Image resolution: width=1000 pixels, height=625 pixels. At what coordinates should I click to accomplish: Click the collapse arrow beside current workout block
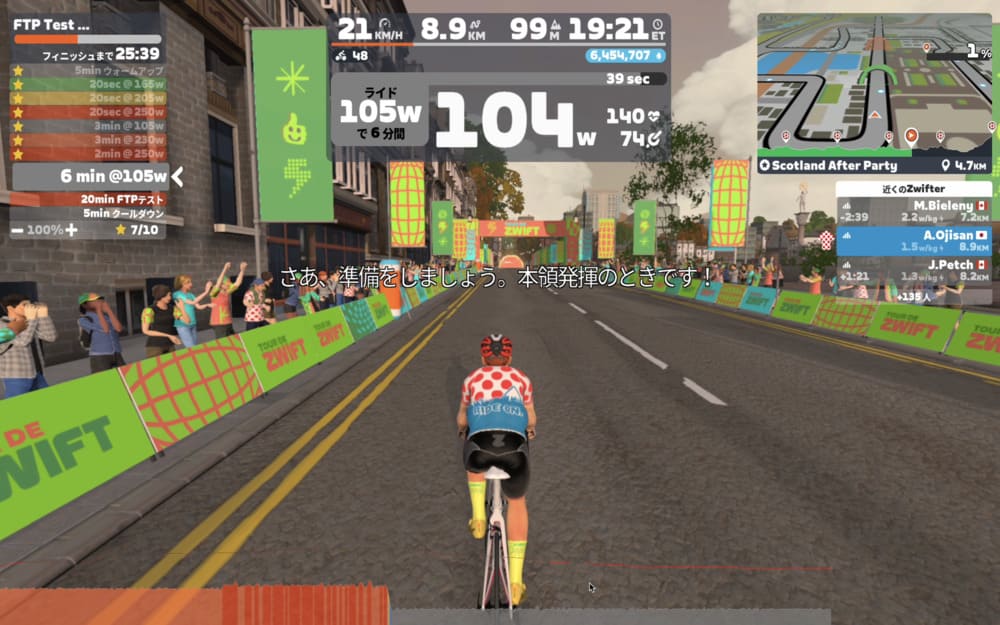click(177, 177)
